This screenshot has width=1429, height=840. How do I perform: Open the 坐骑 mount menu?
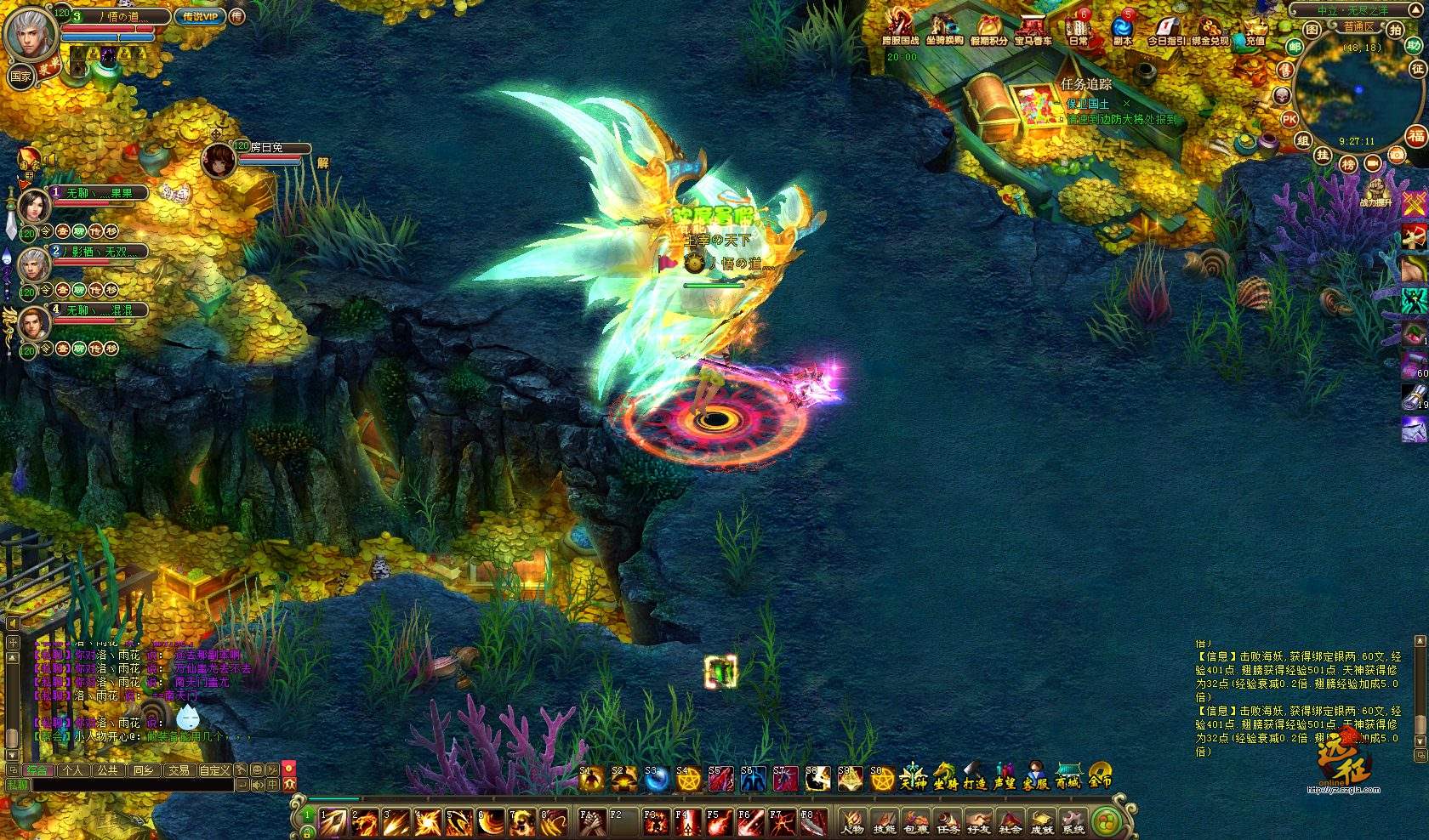pyautogui.click(x=945, y=775)
